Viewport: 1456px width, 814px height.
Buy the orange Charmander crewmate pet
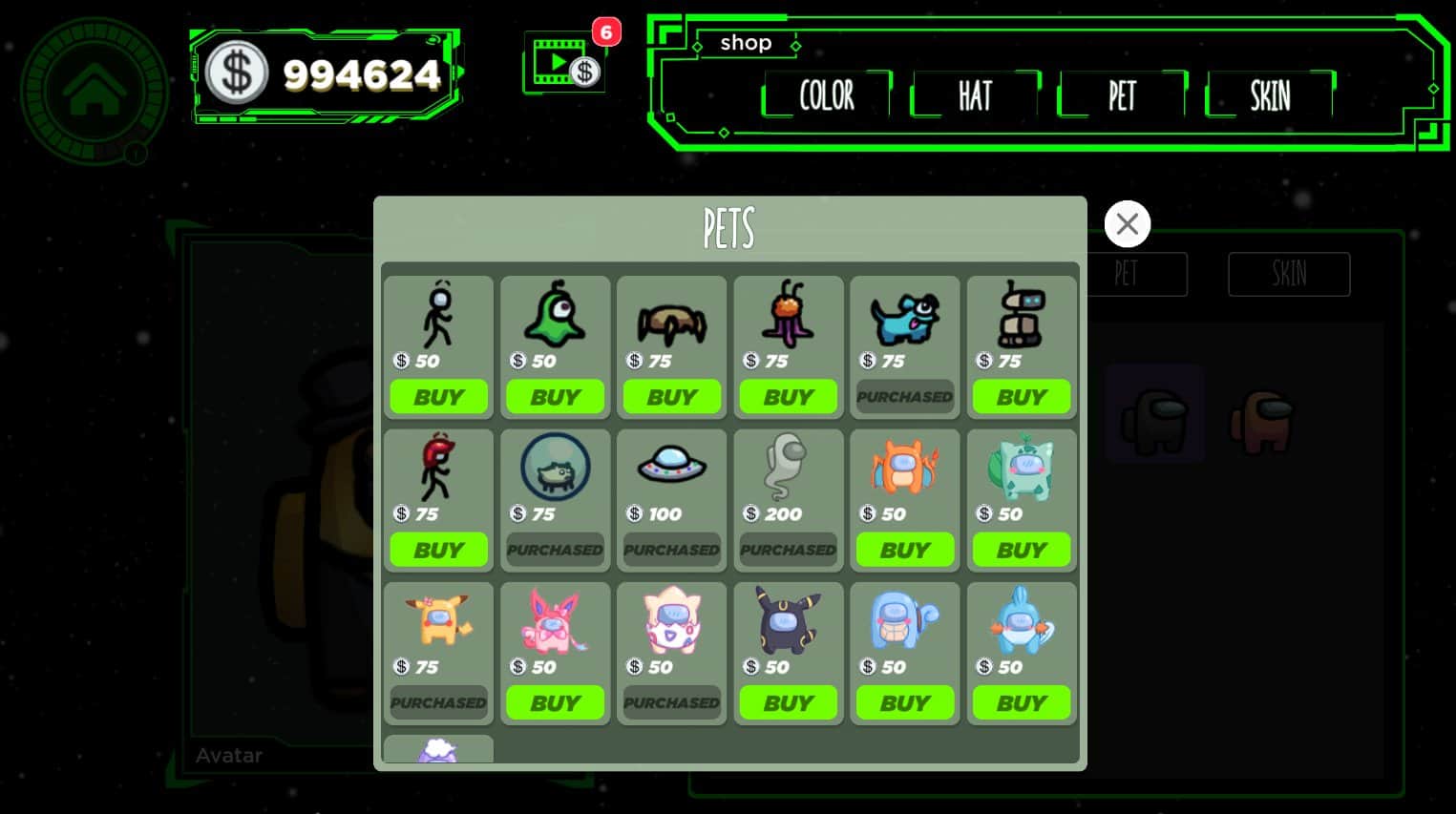[905, 550]
